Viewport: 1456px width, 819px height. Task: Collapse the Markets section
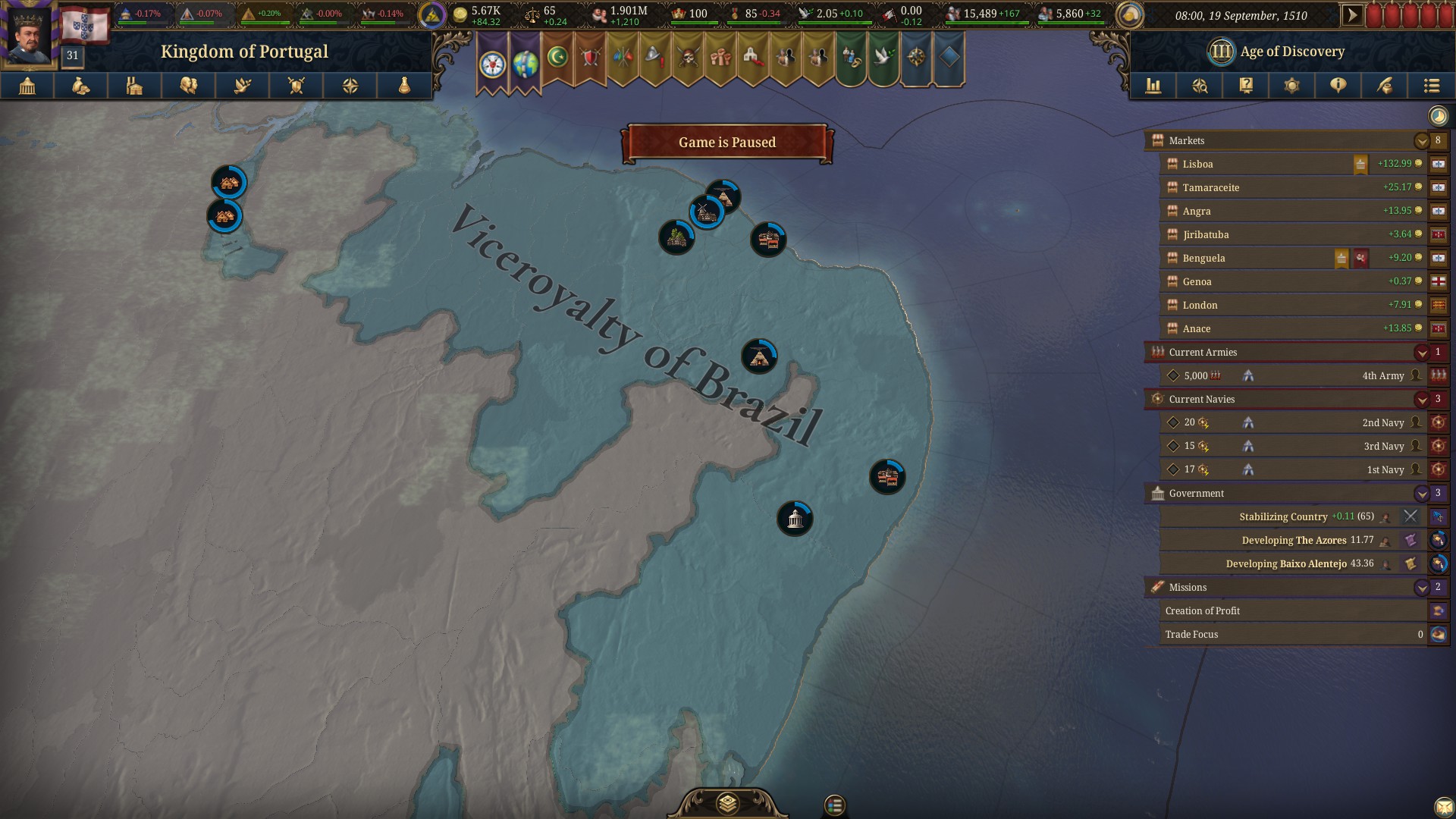(1420, 140)
